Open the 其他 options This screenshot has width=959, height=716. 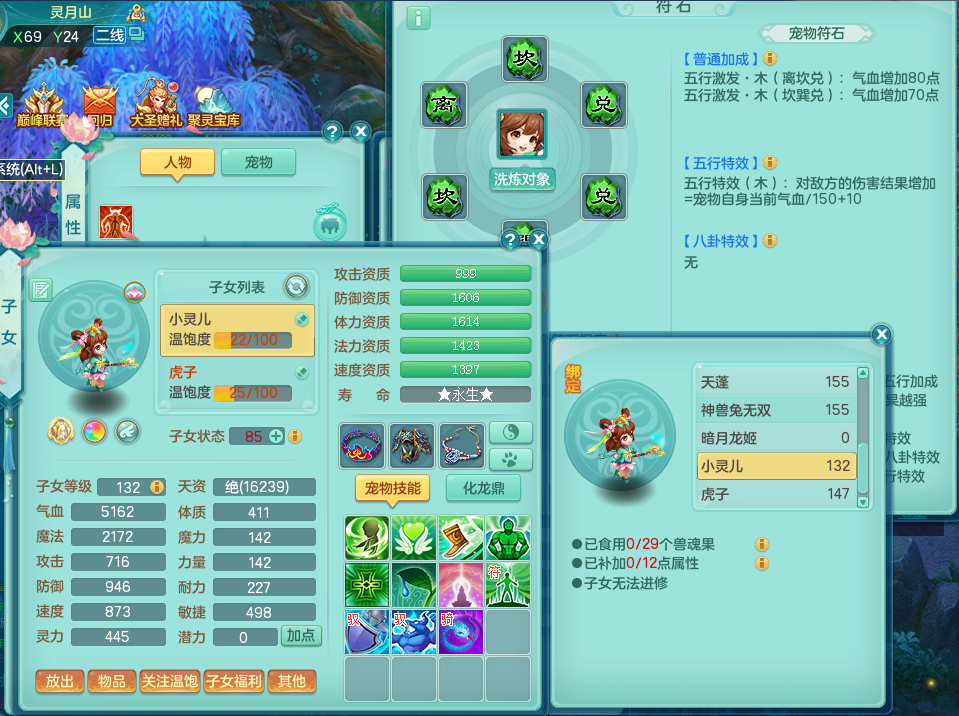click(x=291, y=681)
